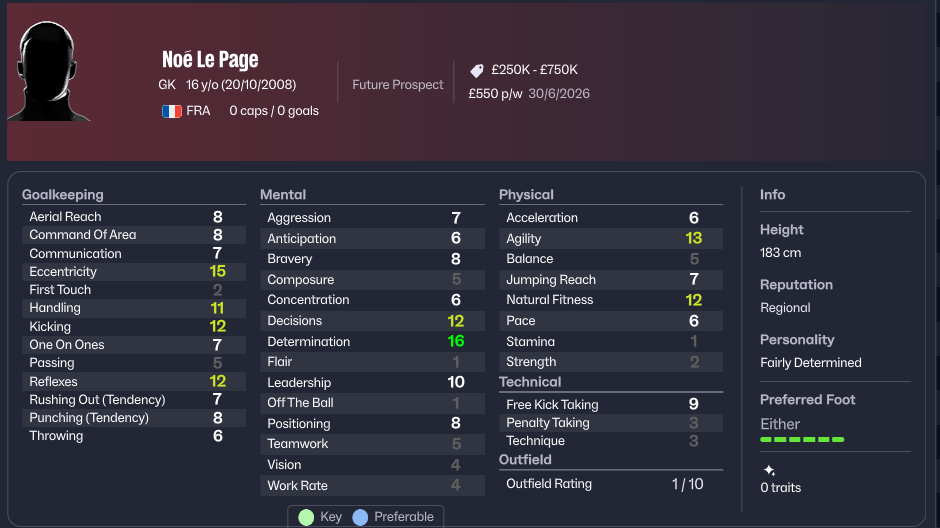Click the Natural Fitness attribute row
The height and width of the screenshot is (528, 940).
(604, 300)
